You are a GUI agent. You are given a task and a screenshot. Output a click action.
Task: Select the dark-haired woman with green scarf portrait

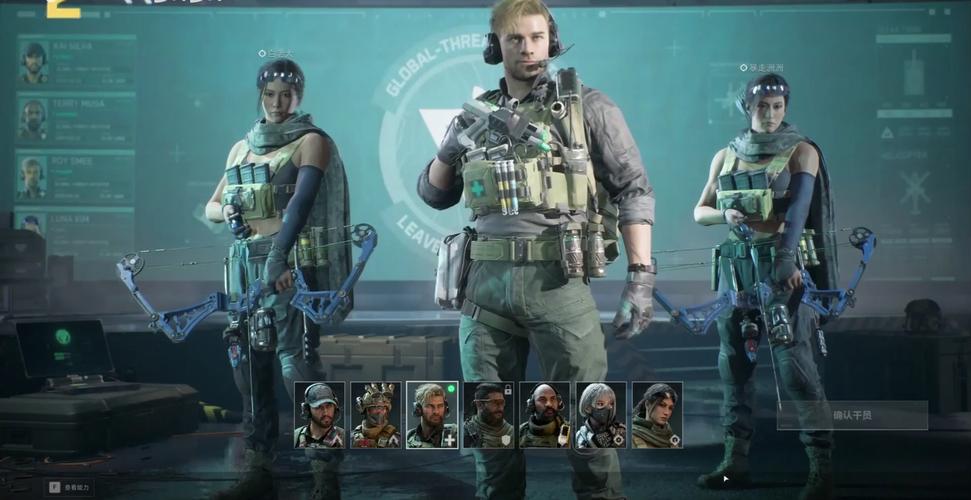[x=657, y=415]
